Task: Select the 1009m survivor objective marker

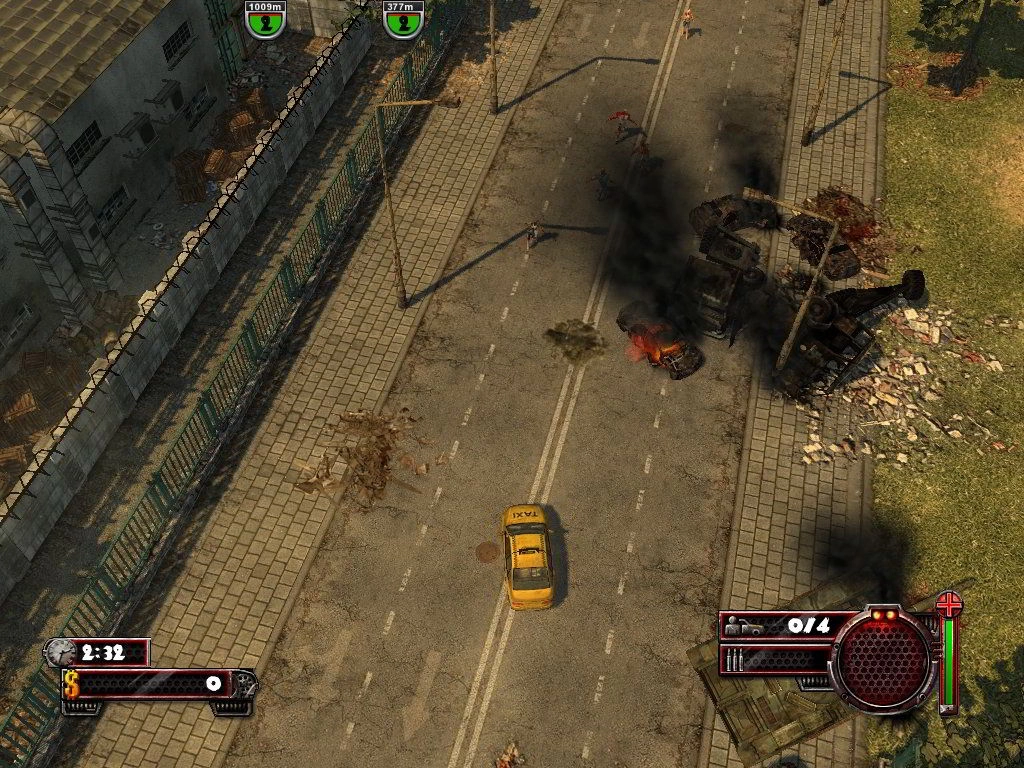Action: (265, 19)
